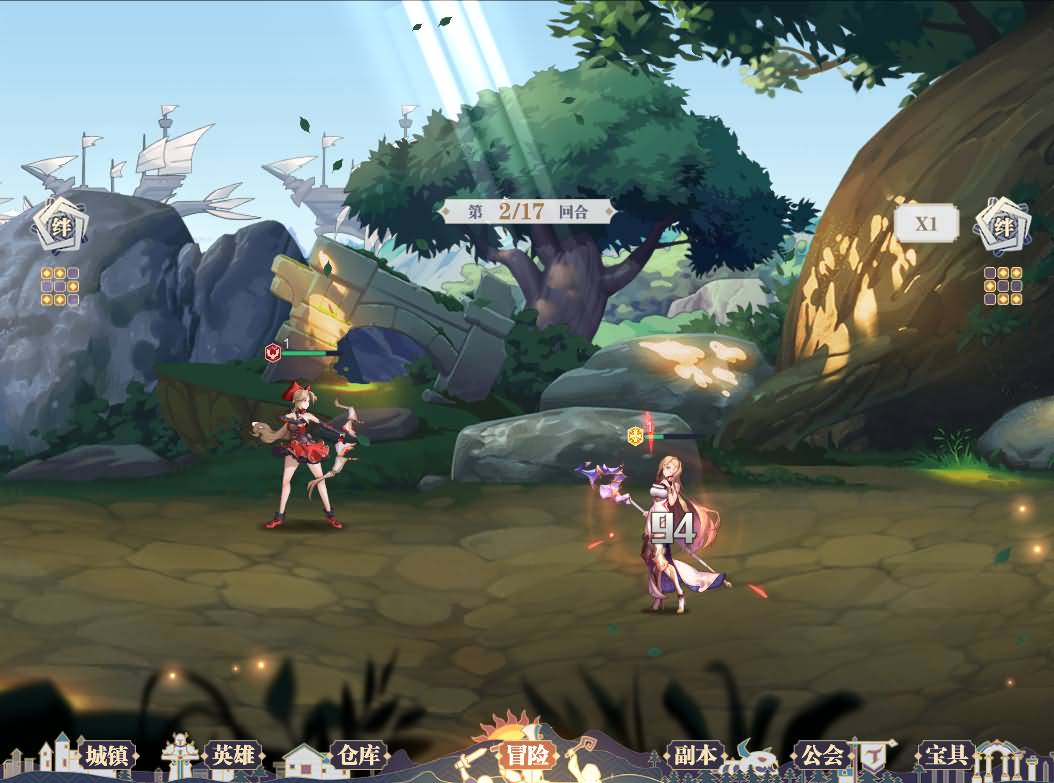Toggle the X1 battle speed button
Viewport: 1054px width, 783px height.
(x=926, y=224)
